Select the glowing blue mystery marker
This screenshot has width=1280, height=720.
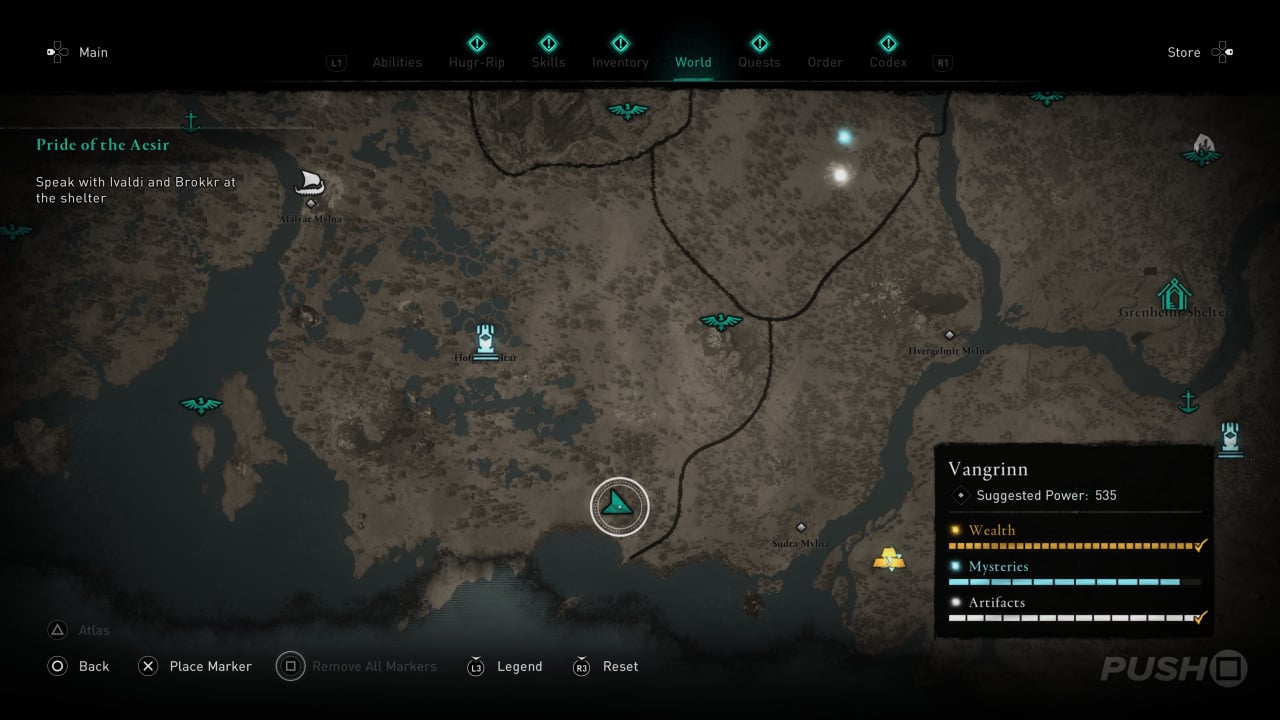point(845,137)
